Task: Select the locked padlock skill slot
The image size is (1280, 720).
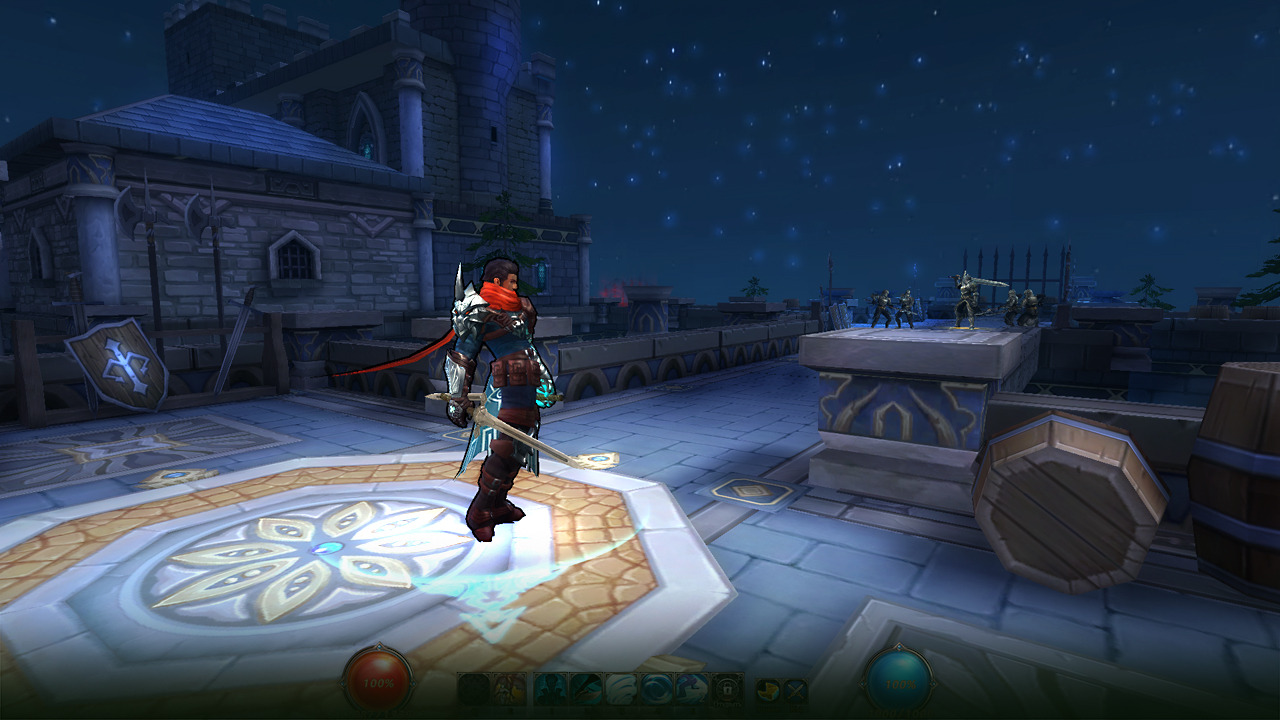Action: point(727,689)
